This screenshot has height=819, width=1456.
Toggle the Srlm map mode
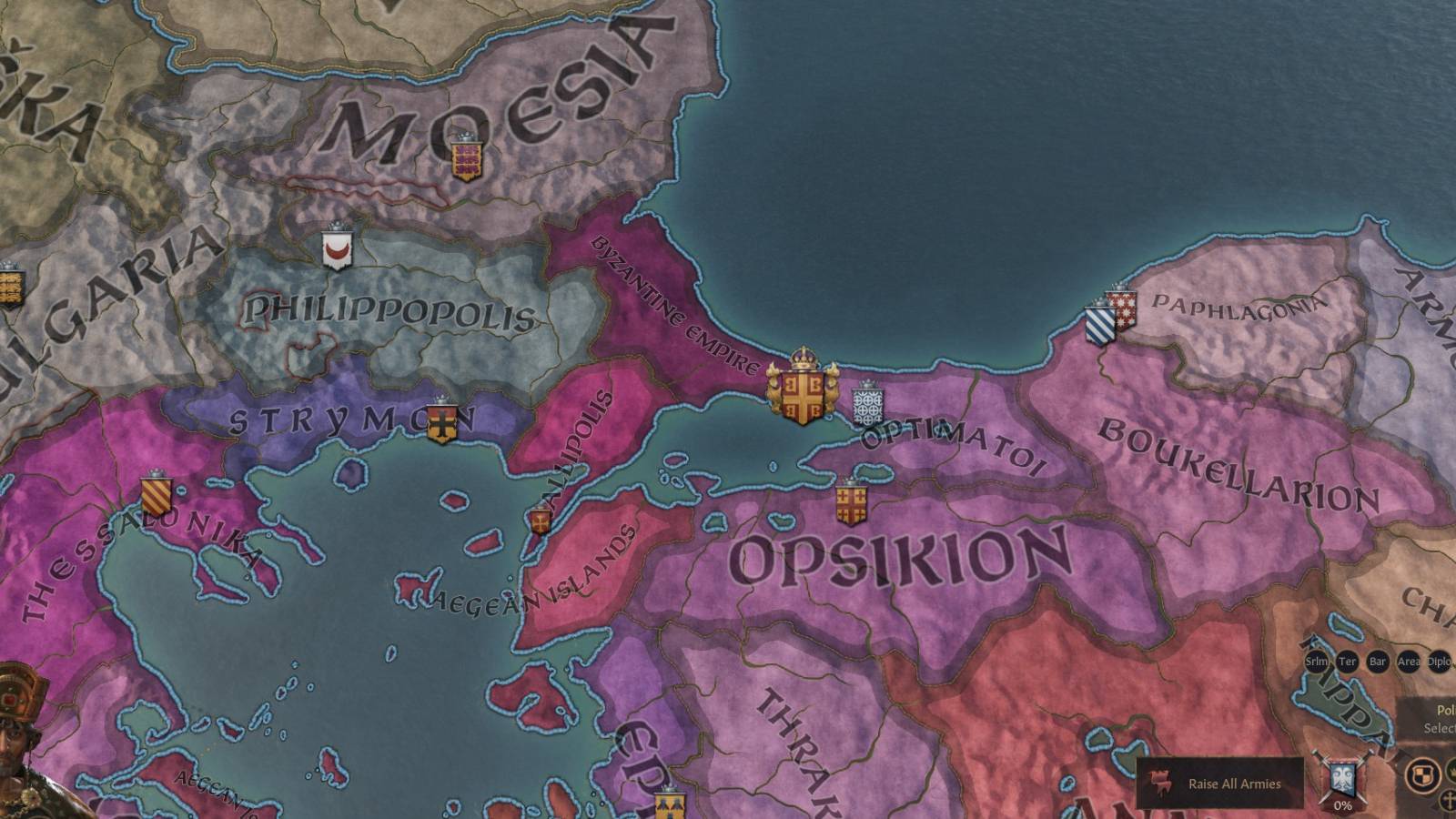pyautogui.click(x=1316, y=661)
